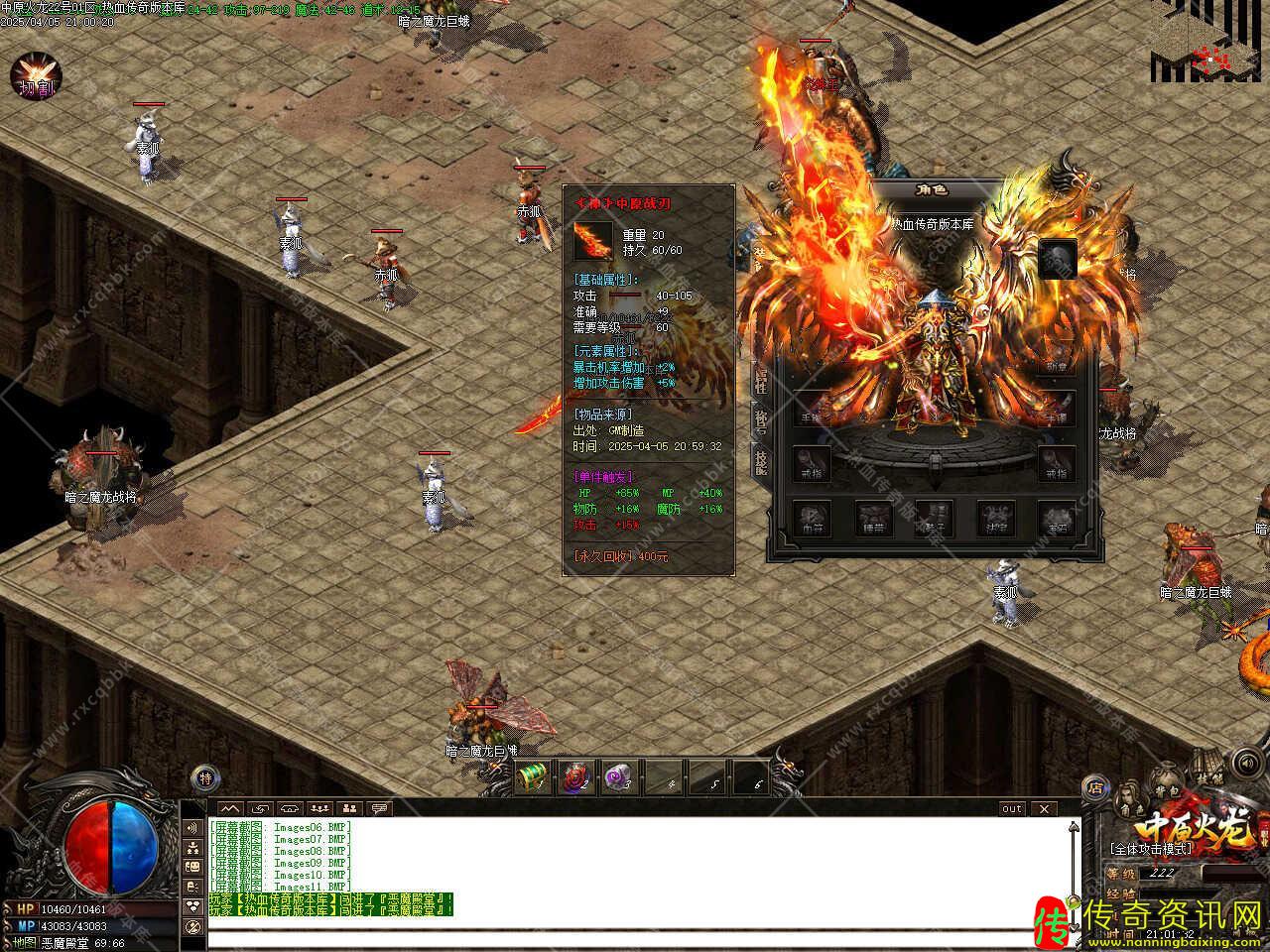Image resolution: width=1270 pixels, height=952 pixels.
Task: Select the helmet slot beside the character
Action: click(1058, 260)
